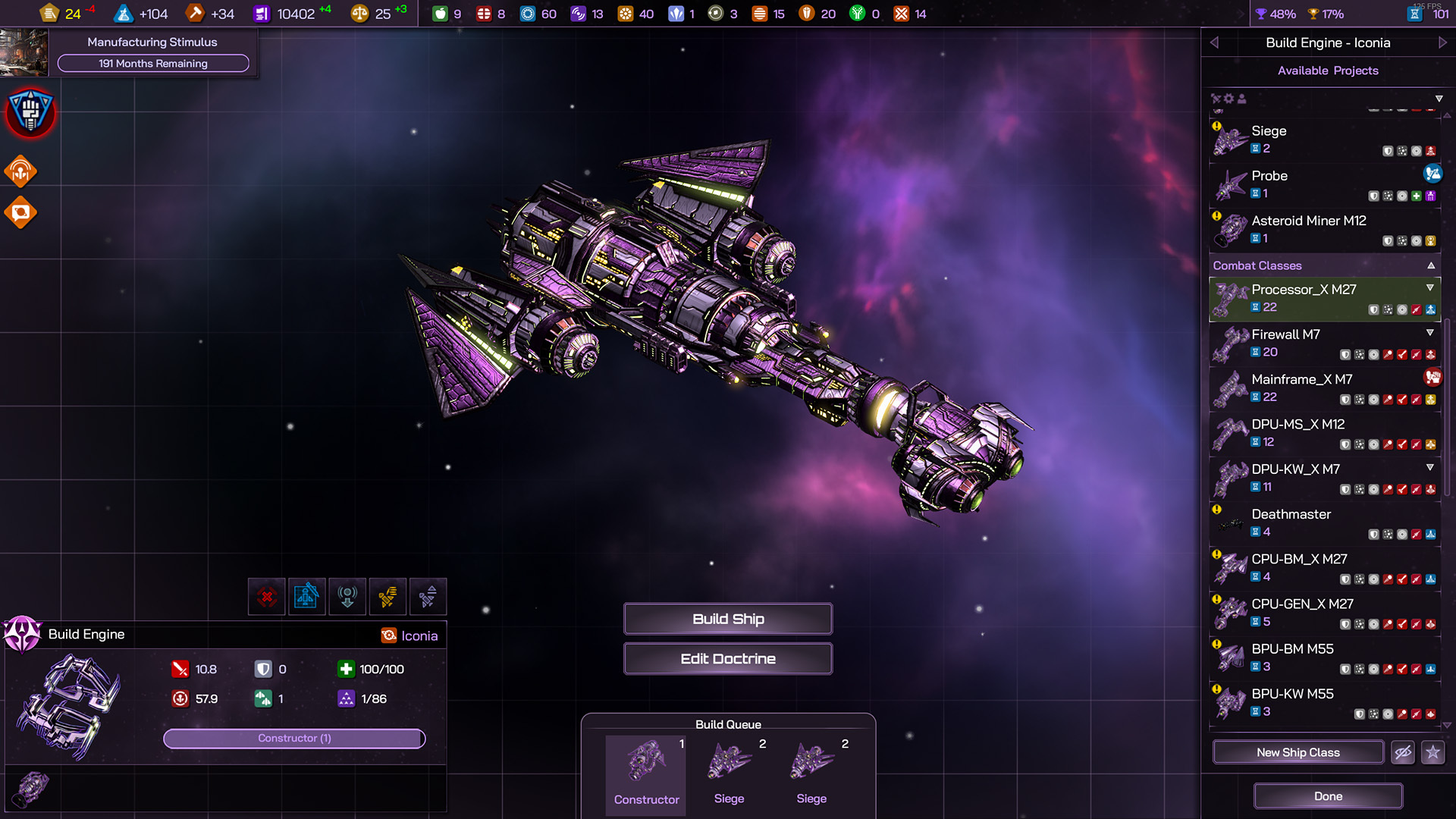Toggle the hidden ship classes eye icon
Screen dimensions: 1456x819
coord(1403,752)
